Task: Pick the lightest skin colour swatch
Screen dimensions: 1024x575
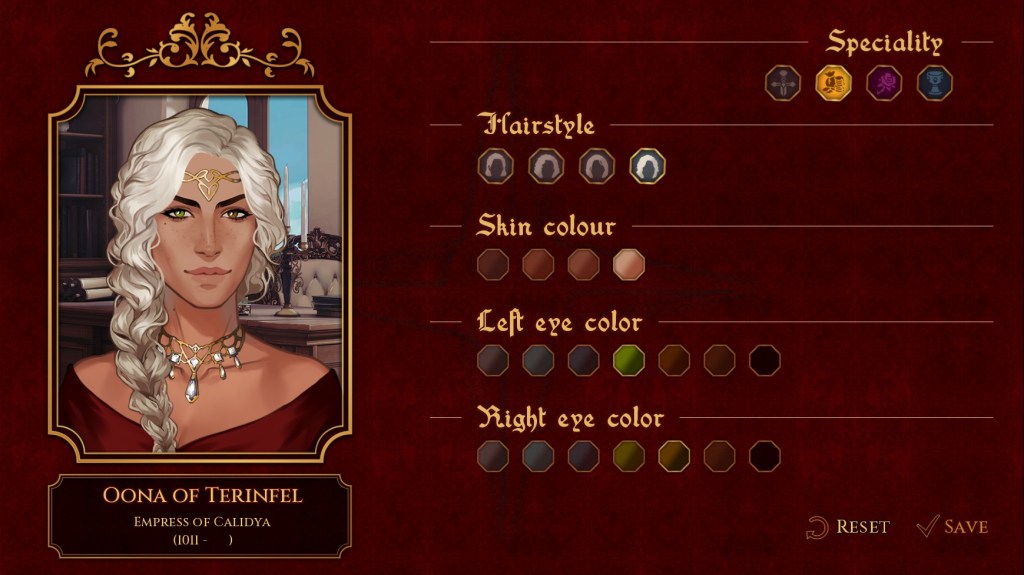Action: [x=628, y=265]
